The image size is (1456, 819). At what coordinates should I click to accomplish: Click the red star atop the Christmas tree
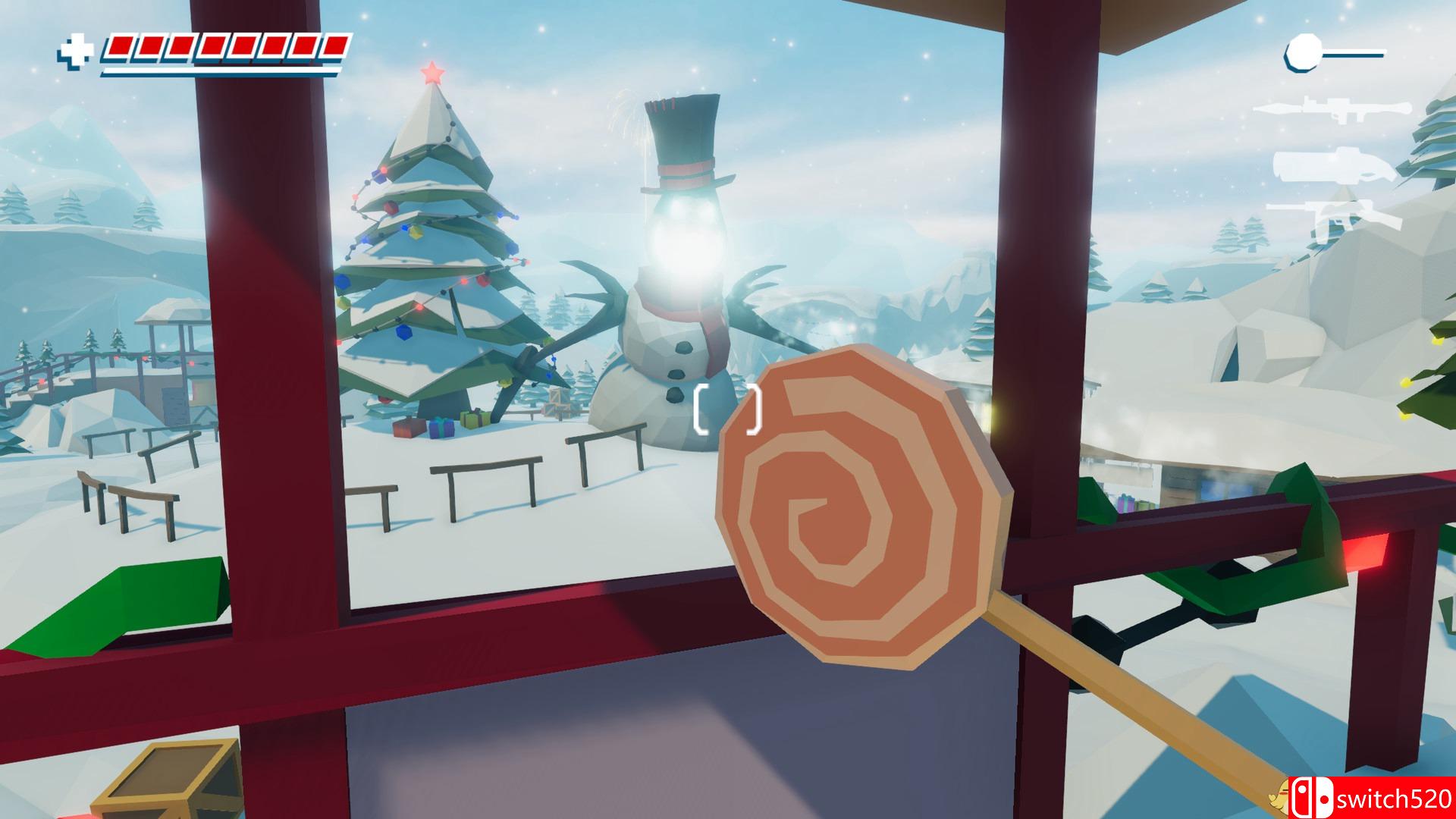point(432,73)
